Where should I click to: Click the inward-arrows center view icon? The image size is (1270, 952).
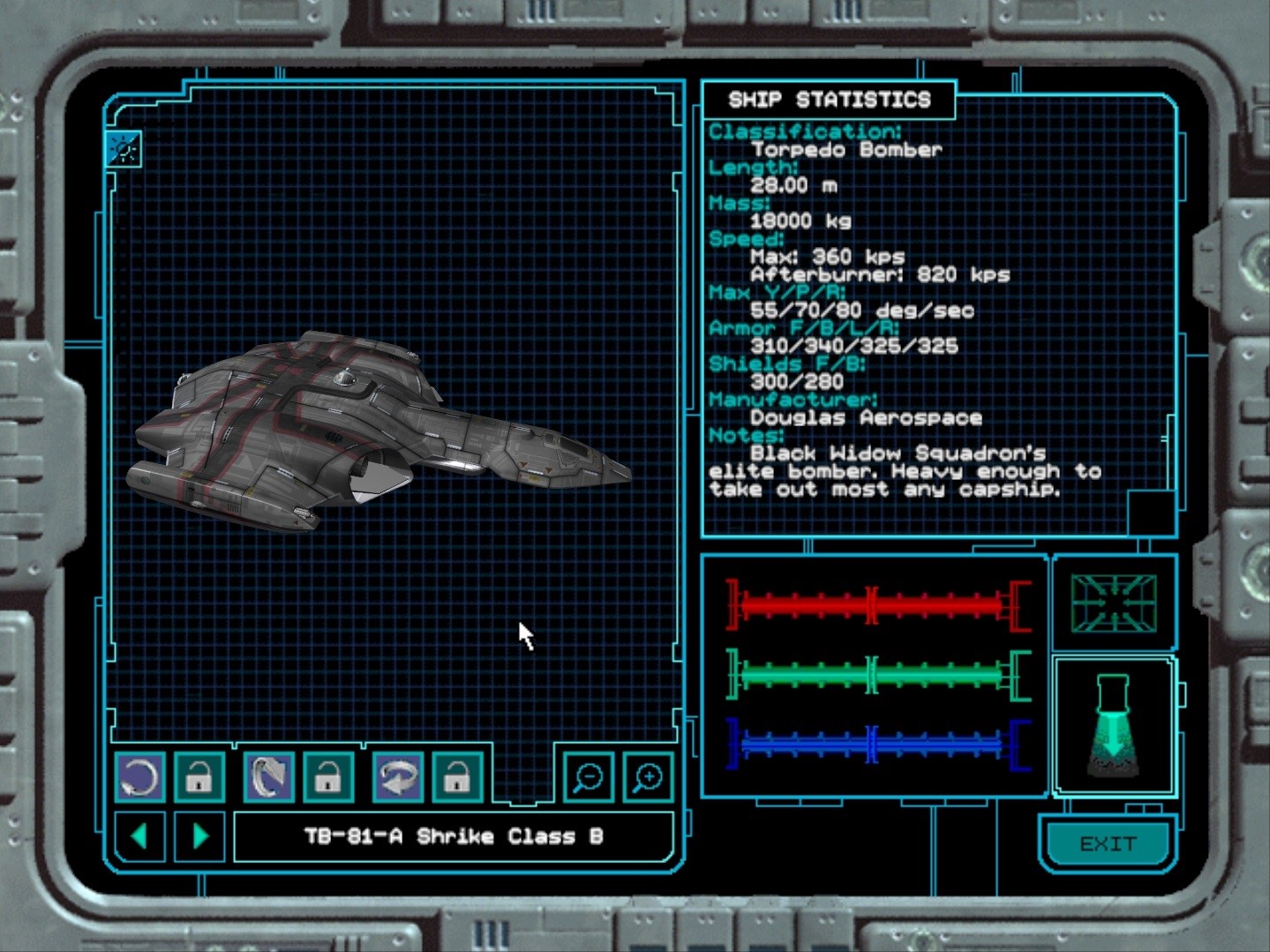1114,603
